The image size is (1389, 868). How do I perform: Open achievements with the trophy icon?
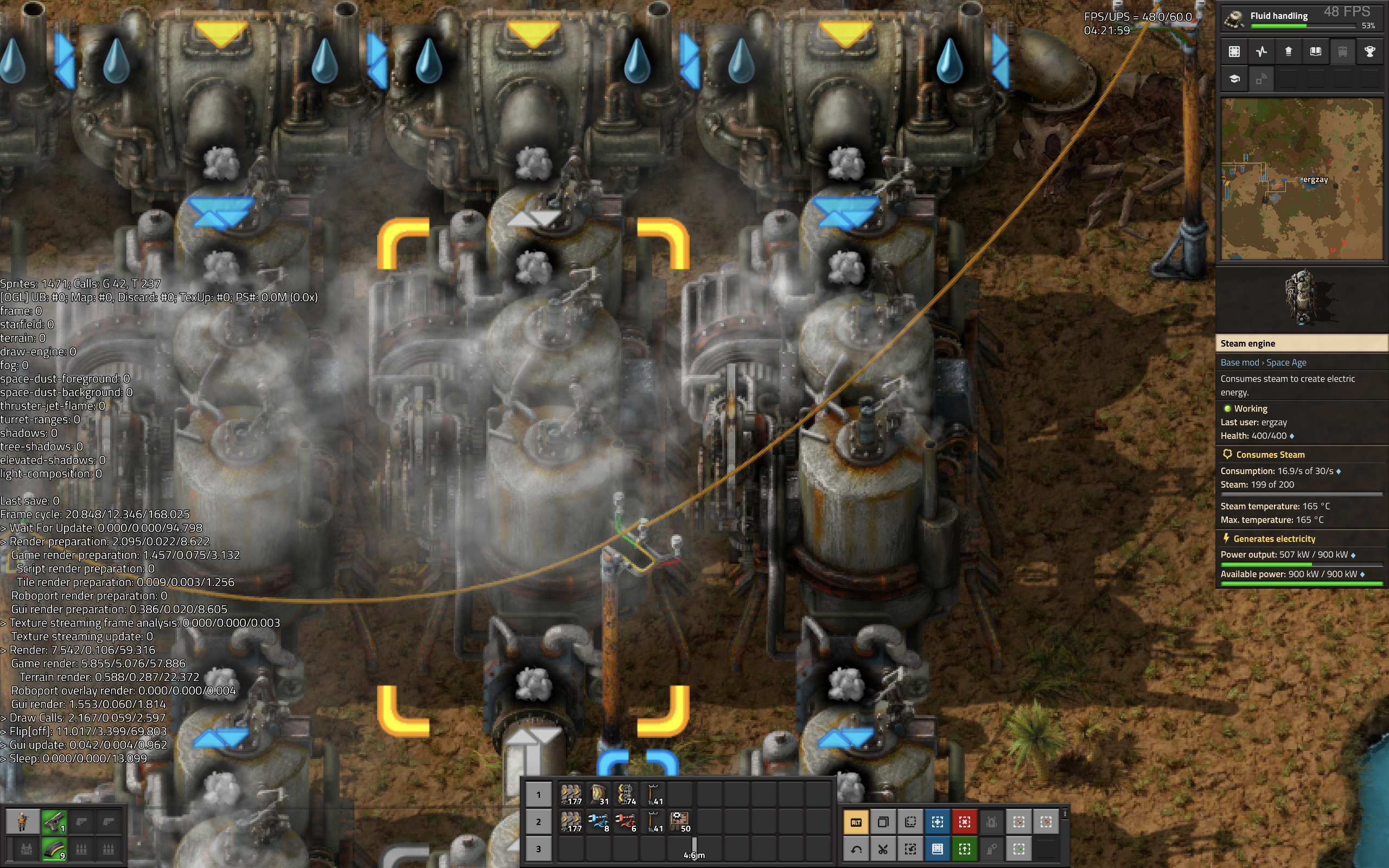coord(1369,52)
